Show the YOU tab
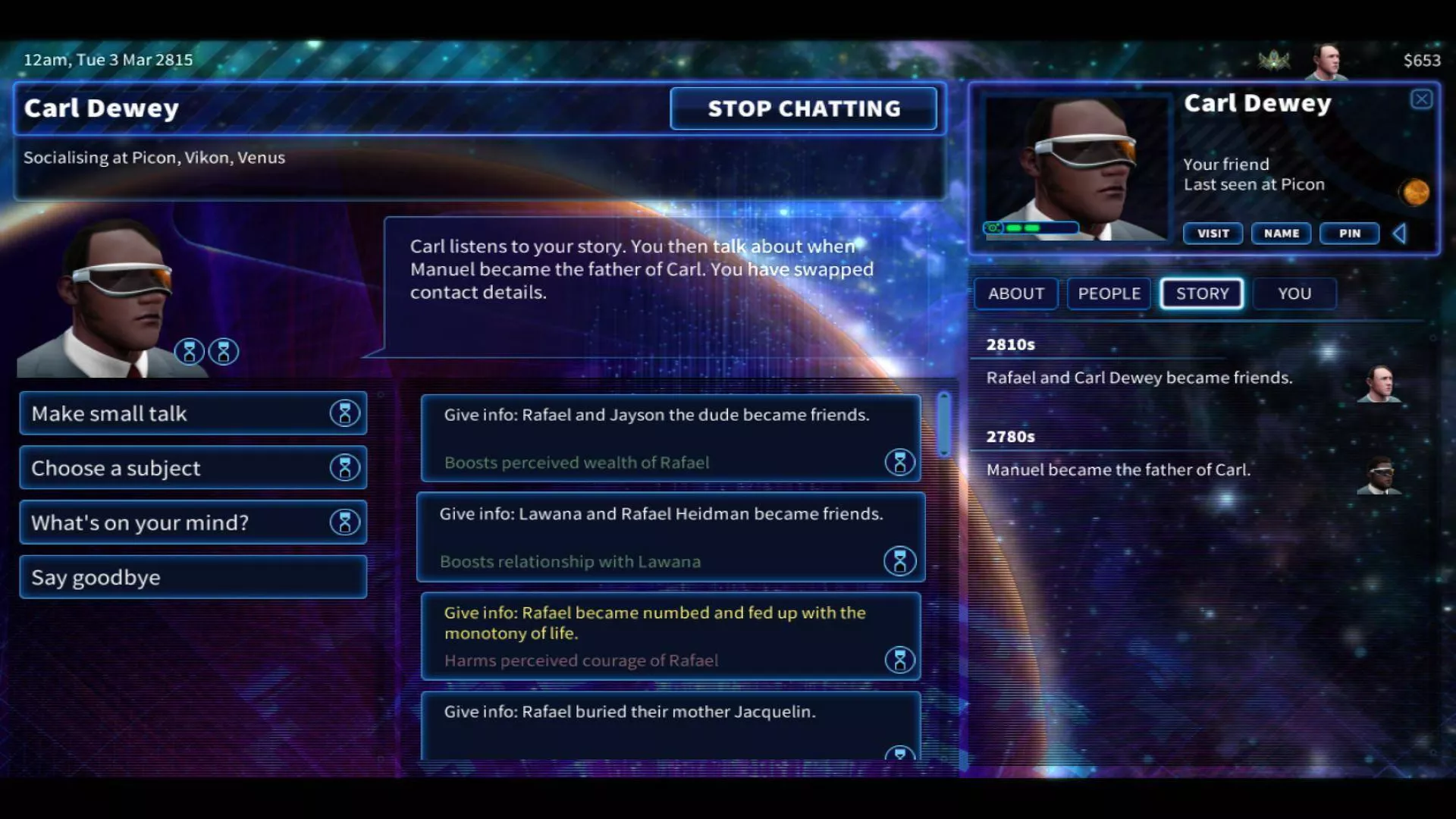1456x819 pixels. (x=1294, y=293)
